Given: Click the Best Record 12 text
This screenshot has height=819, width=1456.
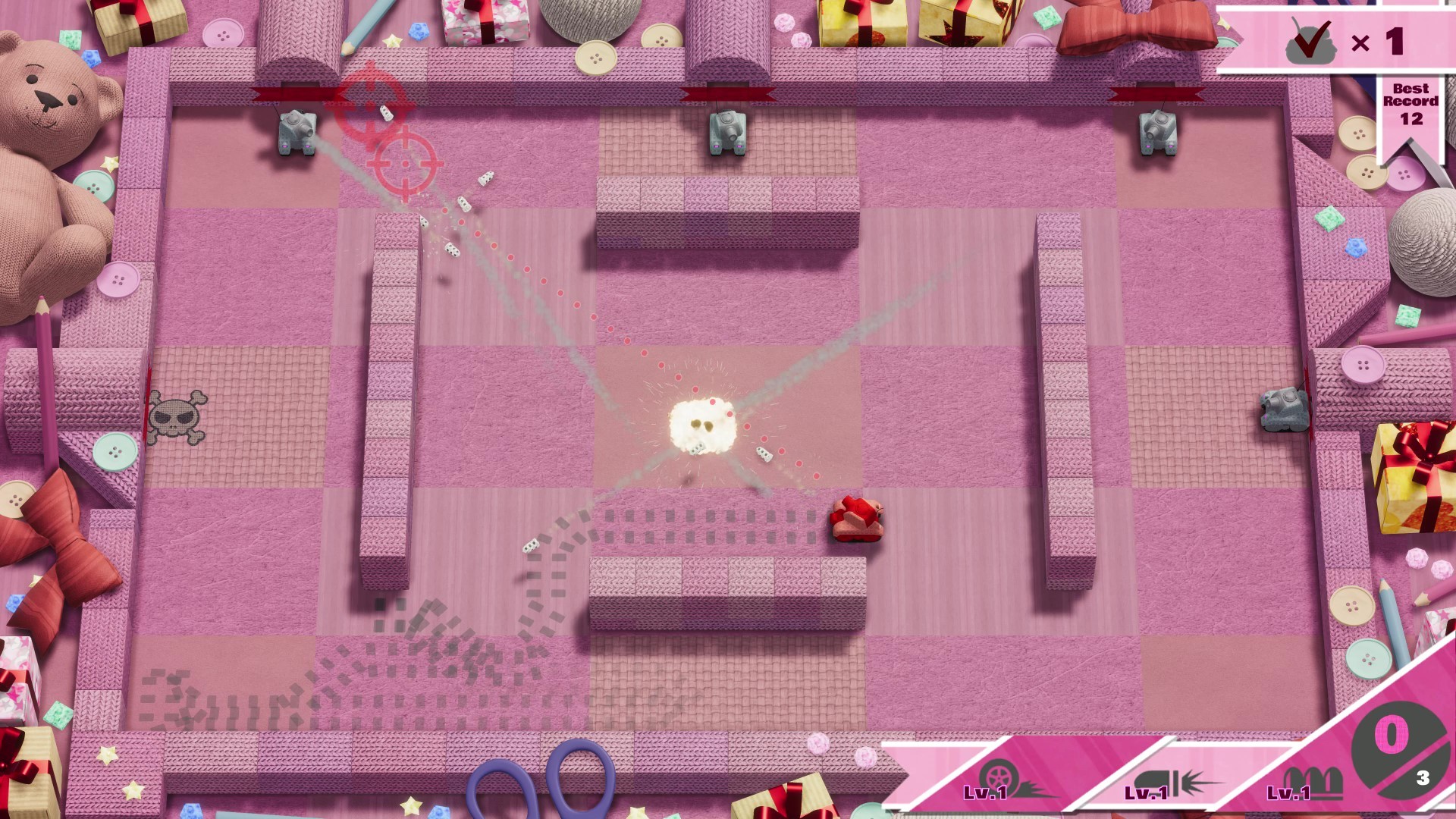Looking at the screenshot, I should click(x=1412, y=102).
